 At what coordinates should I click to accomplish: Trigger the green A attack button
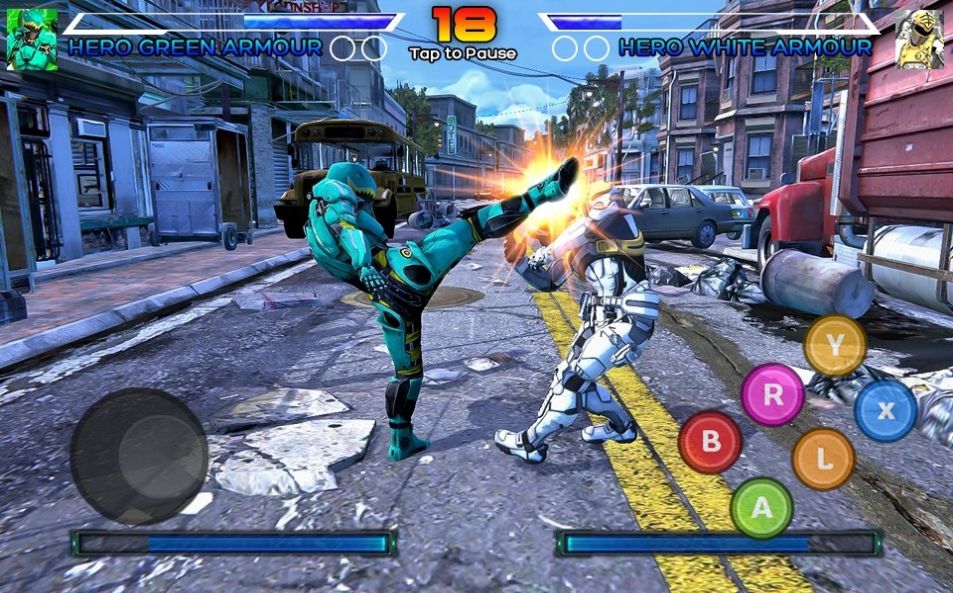(x=761, y=507)
